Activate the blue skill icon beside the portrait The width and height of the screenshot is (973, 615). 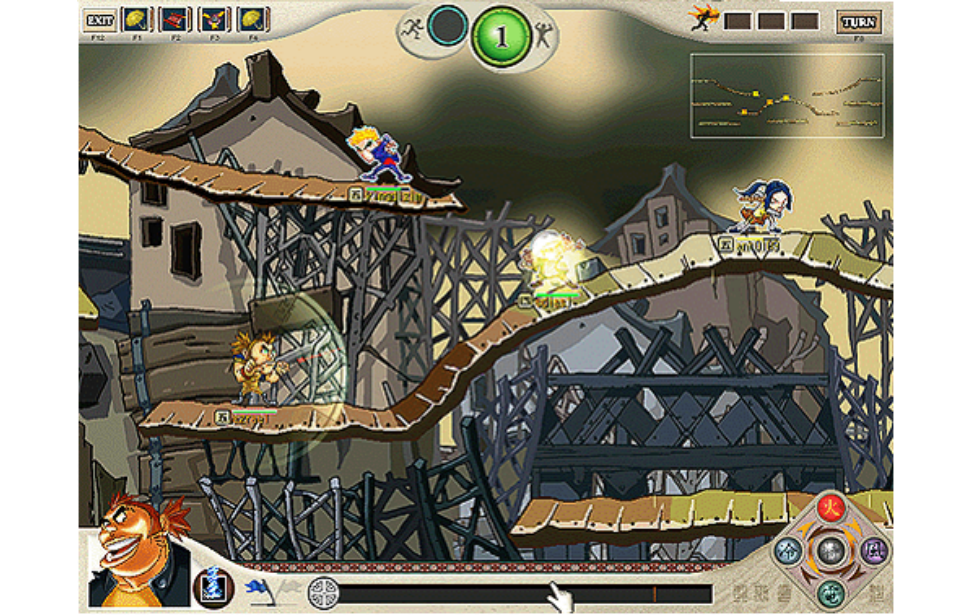point(213,587)
